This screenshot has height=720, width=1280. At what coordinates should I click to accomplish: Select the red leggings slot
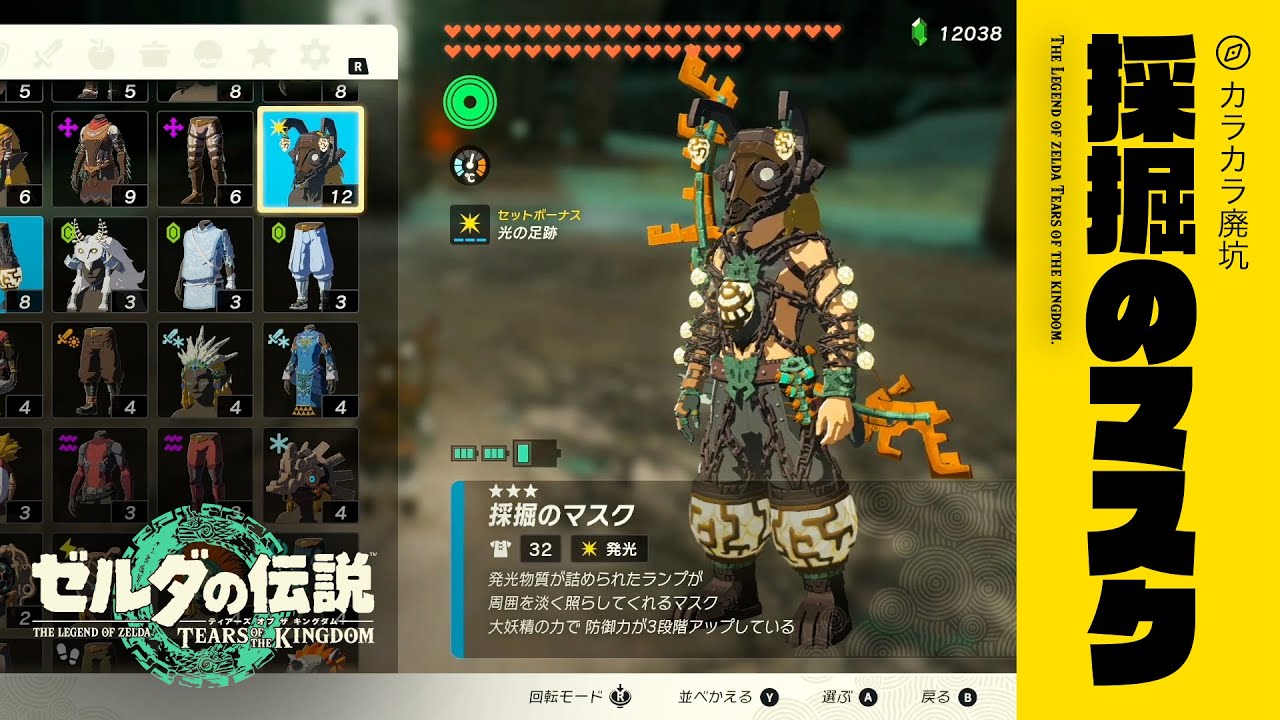point(205,475)
